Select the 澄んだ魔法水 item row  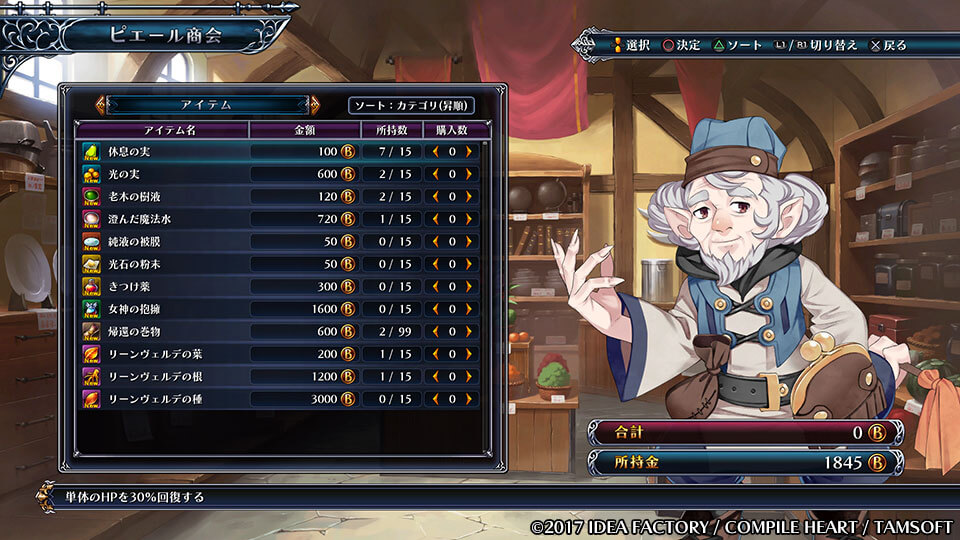[160, 219]
